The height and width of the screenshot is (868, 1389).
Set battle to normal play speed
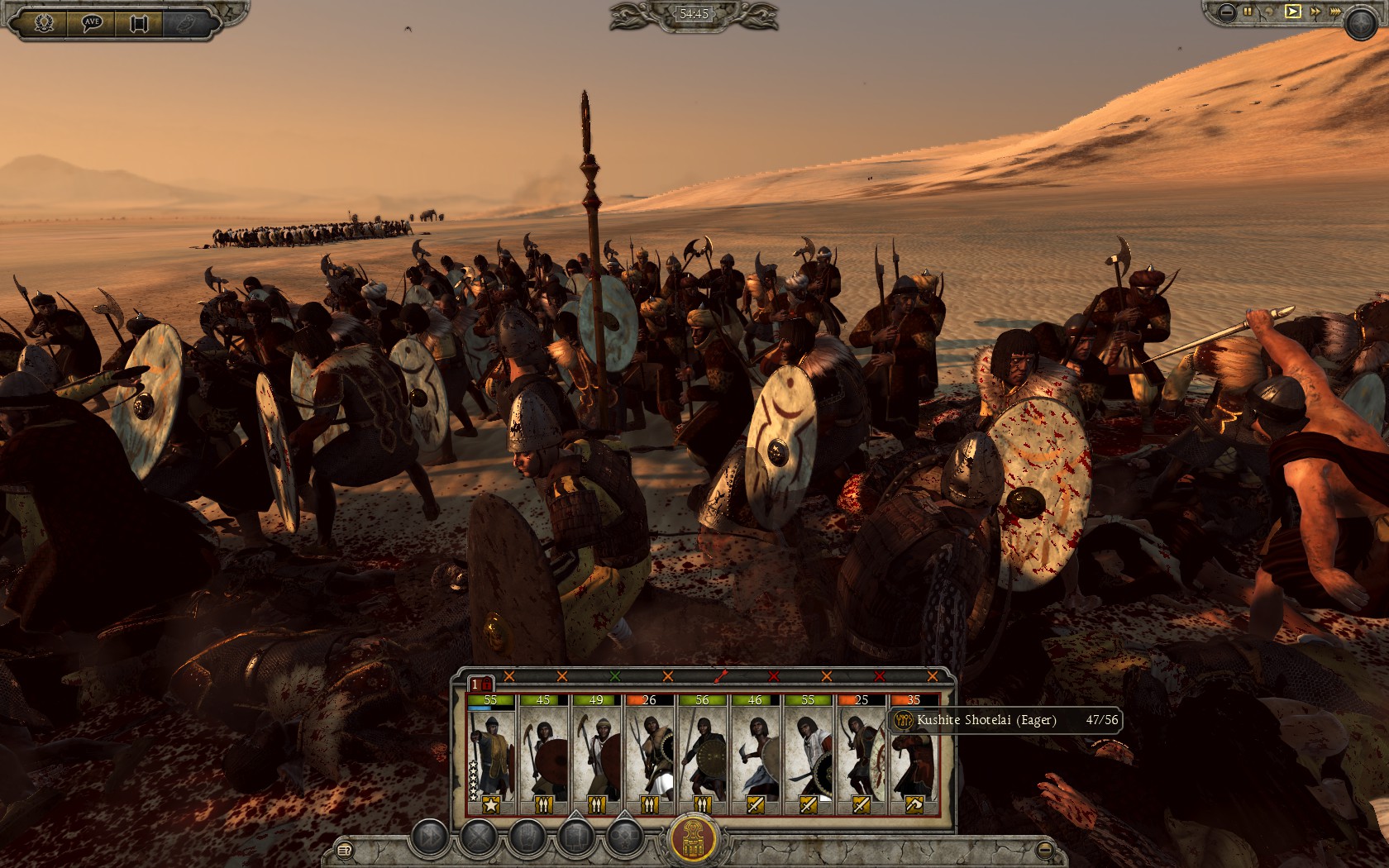[x=1292, y=12]
